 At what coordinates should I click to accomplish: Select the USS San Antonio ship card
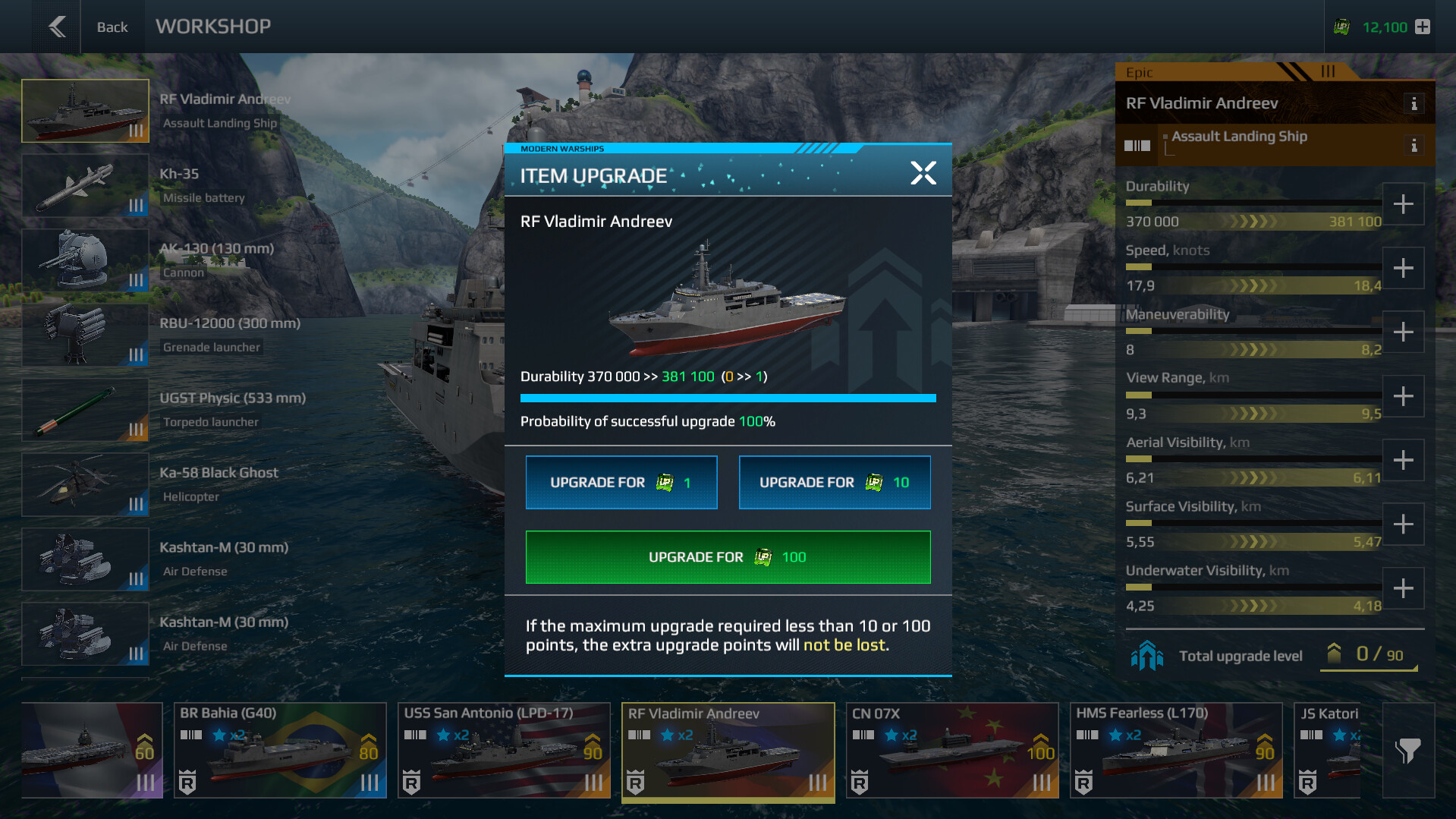[504, 750]
